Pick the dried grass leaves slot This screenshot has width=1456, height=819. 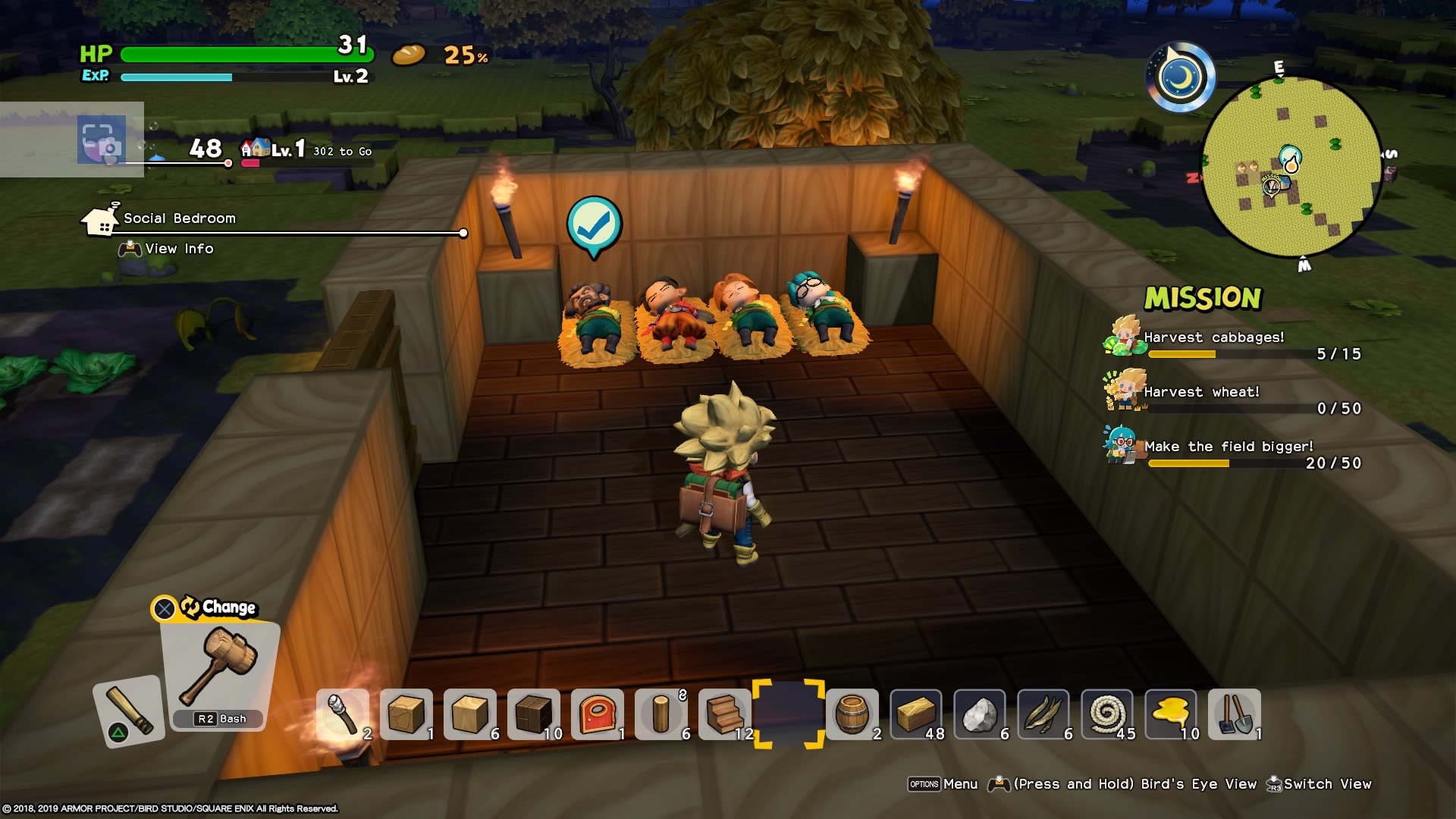click(1043, 714)
